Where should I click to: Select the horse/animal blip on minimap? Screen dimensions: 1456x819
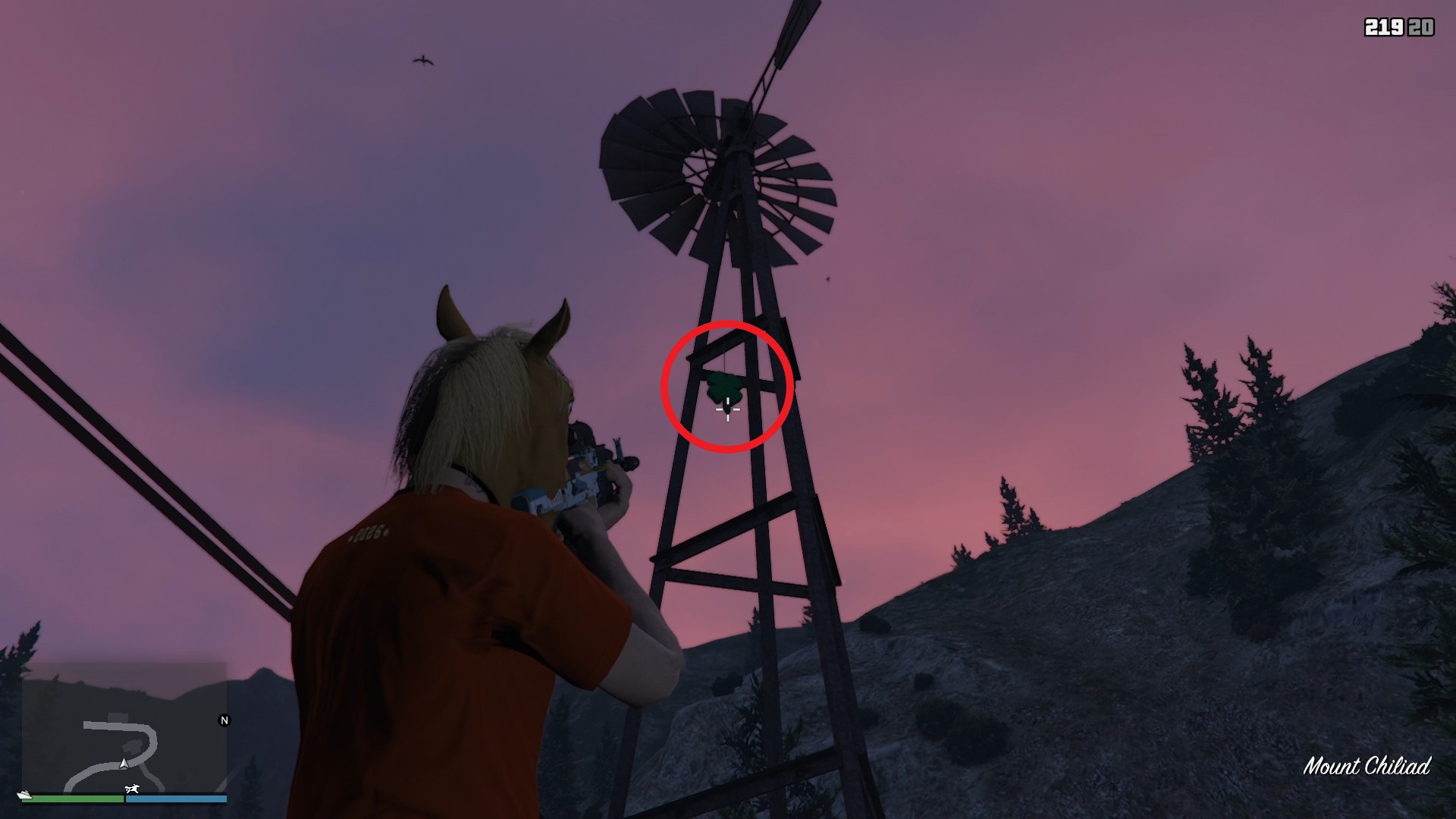click(x=132, y=789)
